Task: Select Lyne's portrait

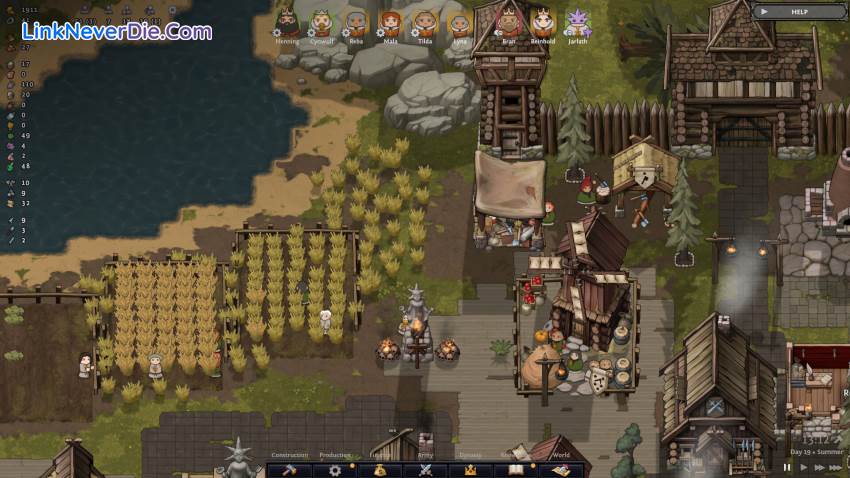Action: [x=459, y=22]
